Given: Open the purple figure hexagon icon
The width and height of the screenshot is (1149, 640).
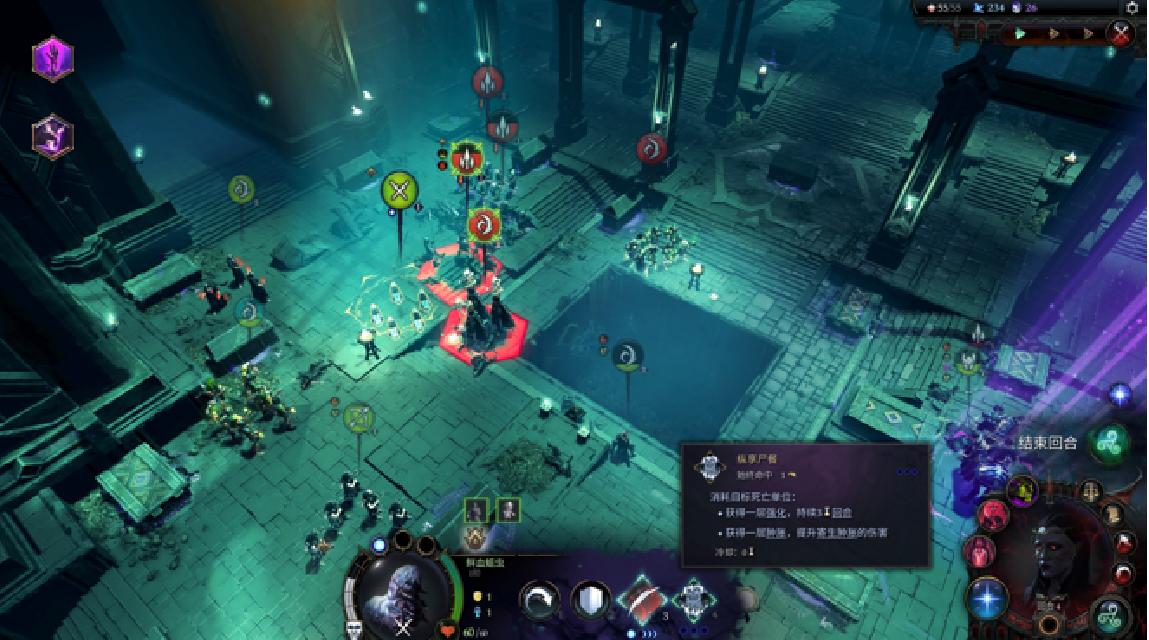Looking at the screenshot, I should click(x=52, y=136).
